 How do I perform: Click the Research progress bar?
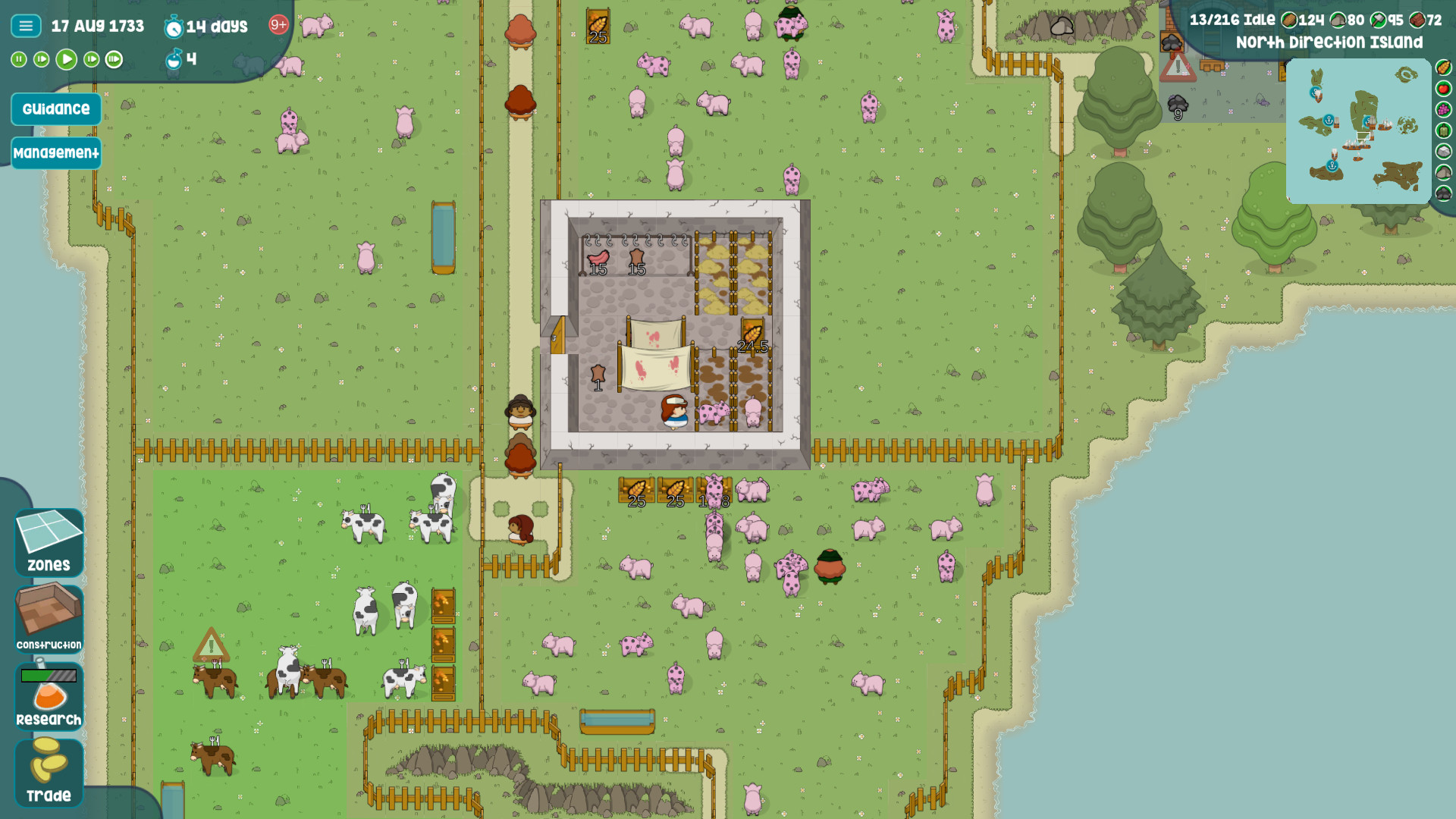[x=49, y=673]
